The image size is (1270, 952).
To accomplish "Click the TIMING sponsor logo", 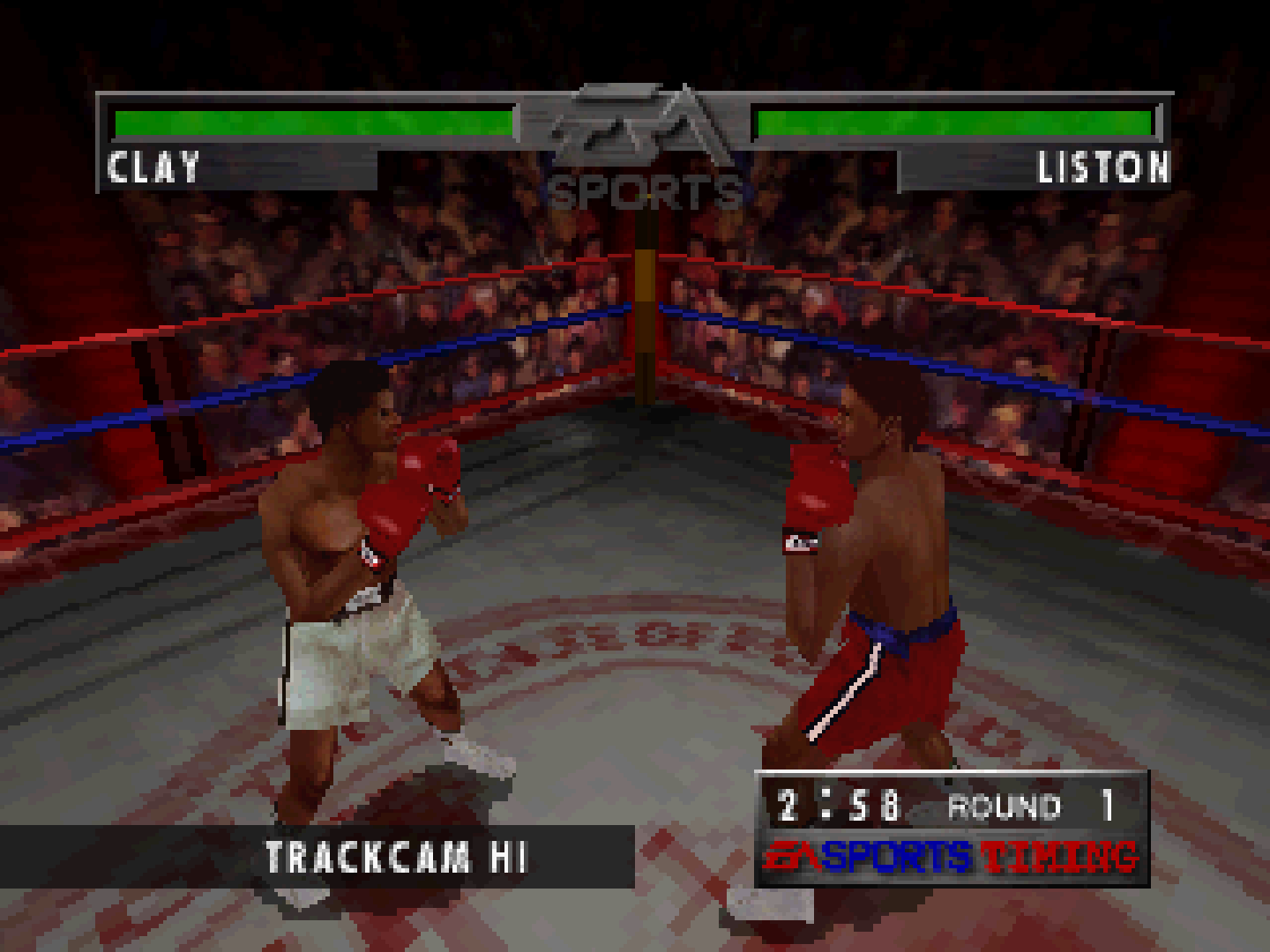I will [1058, 855].
